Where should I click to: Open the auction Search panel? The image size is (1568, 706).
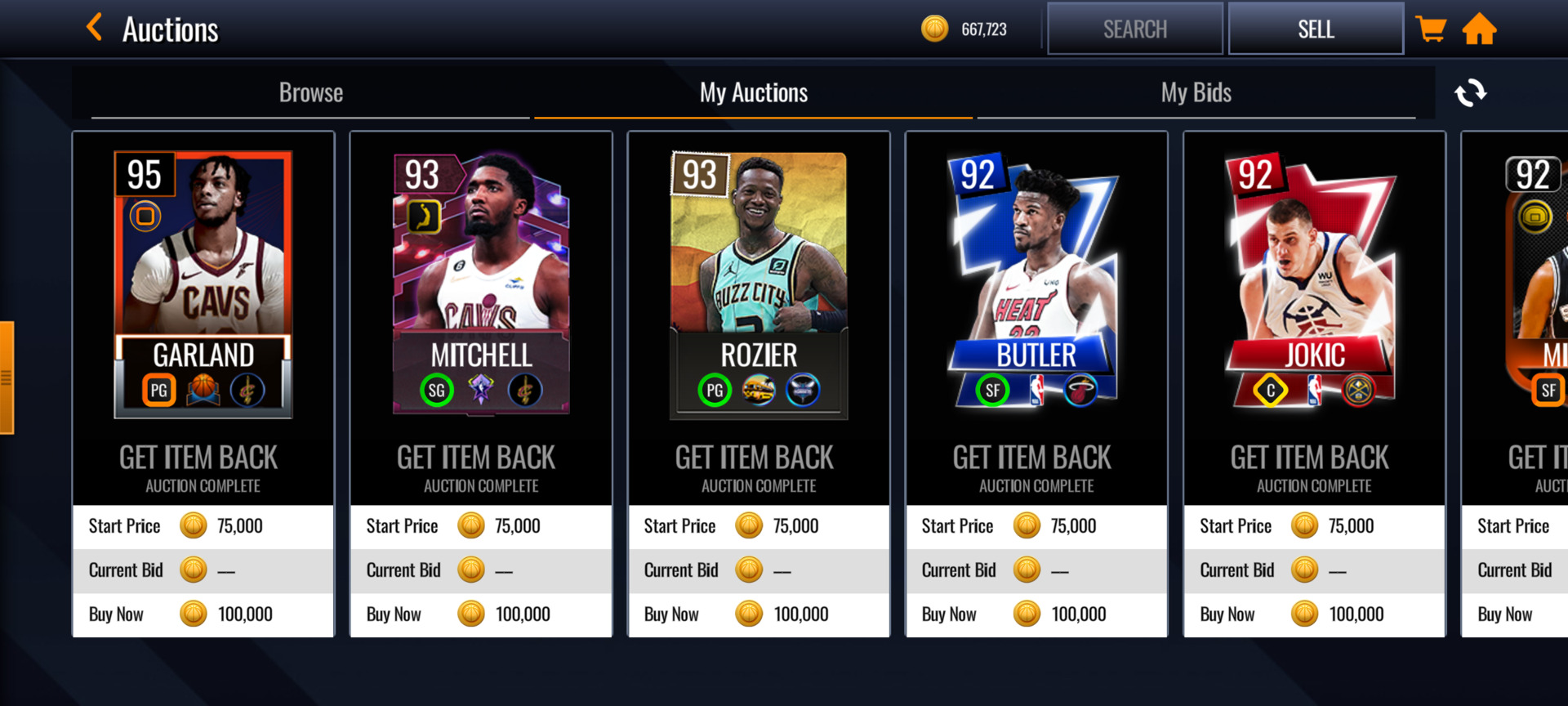pos(1134,29)
